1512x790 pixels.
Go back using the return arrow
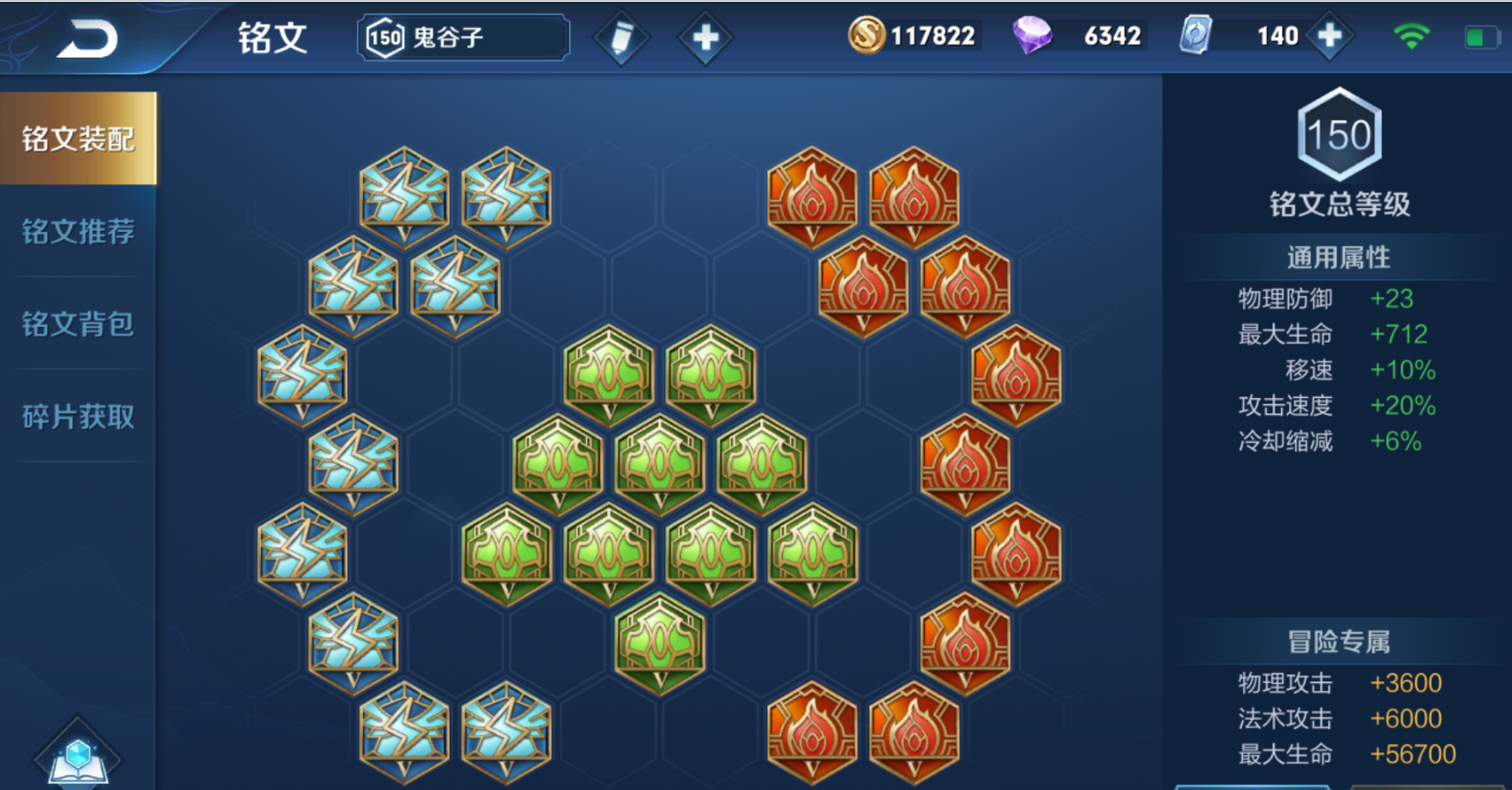[x=87, y=39]
